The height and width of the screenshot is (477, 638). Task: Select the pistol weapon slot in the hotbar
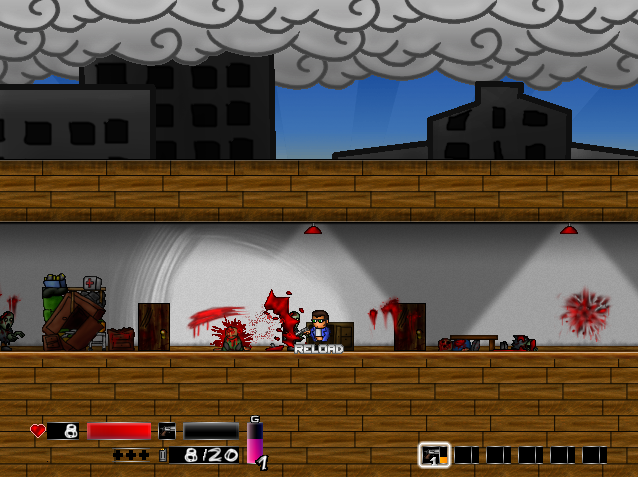click(x=434, y=455)
